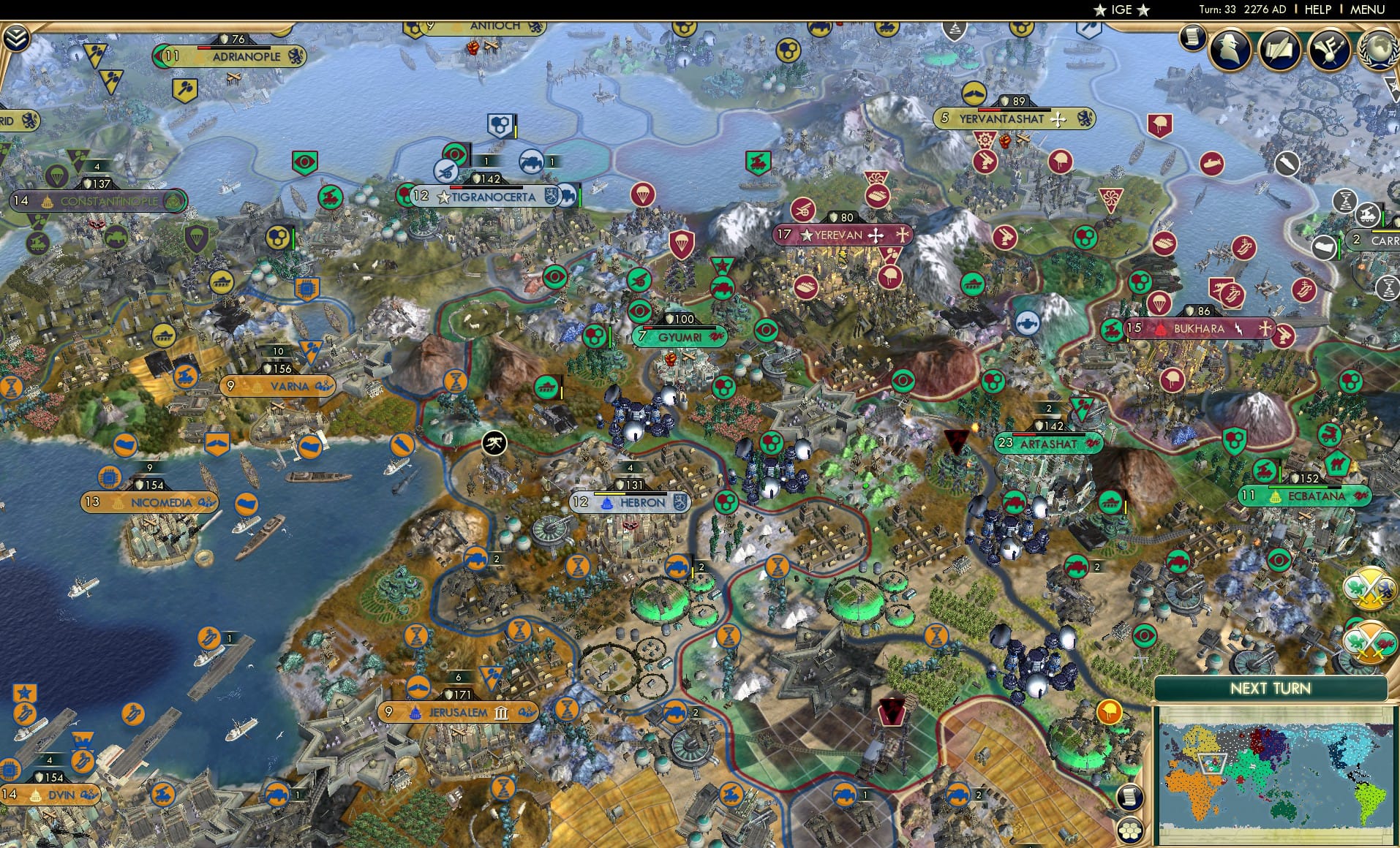
Task: Click the red resistance fist icon near Antioch
Action: click(473, 46)
